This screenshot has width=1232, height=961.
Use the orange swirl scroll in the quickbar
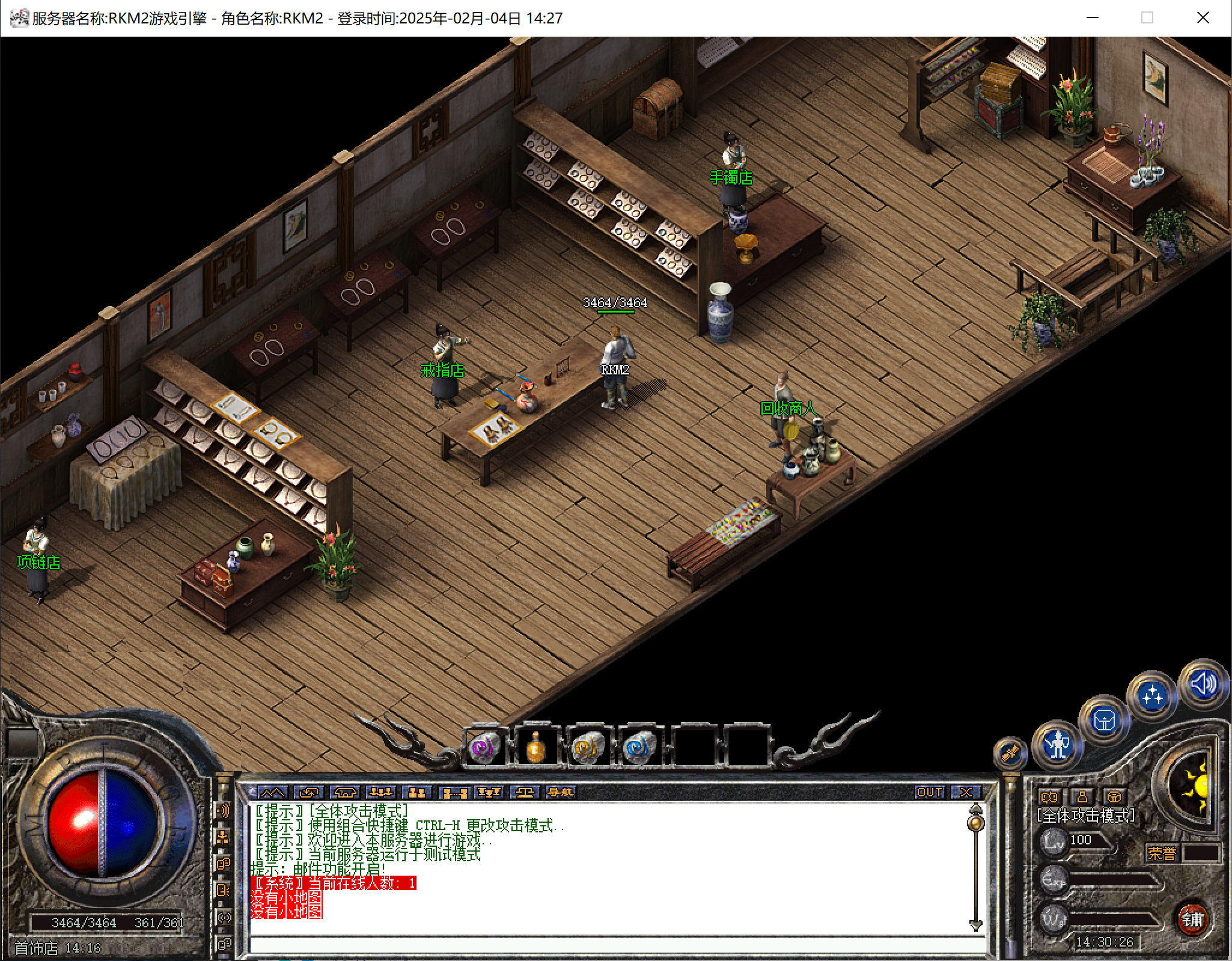pyautogui.click(x=587, y=748)
